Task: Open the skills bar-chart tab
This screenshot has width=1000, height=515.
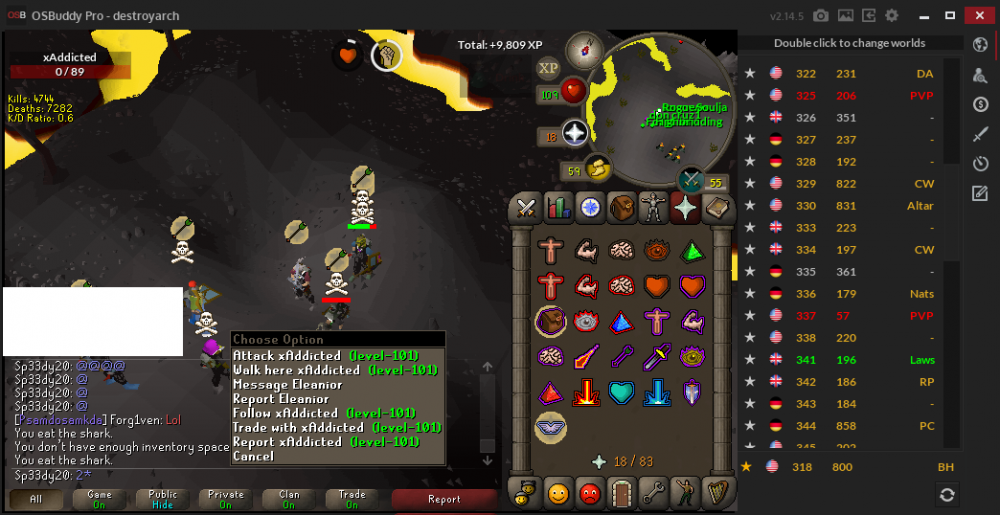Action: [x=558, y=207]
